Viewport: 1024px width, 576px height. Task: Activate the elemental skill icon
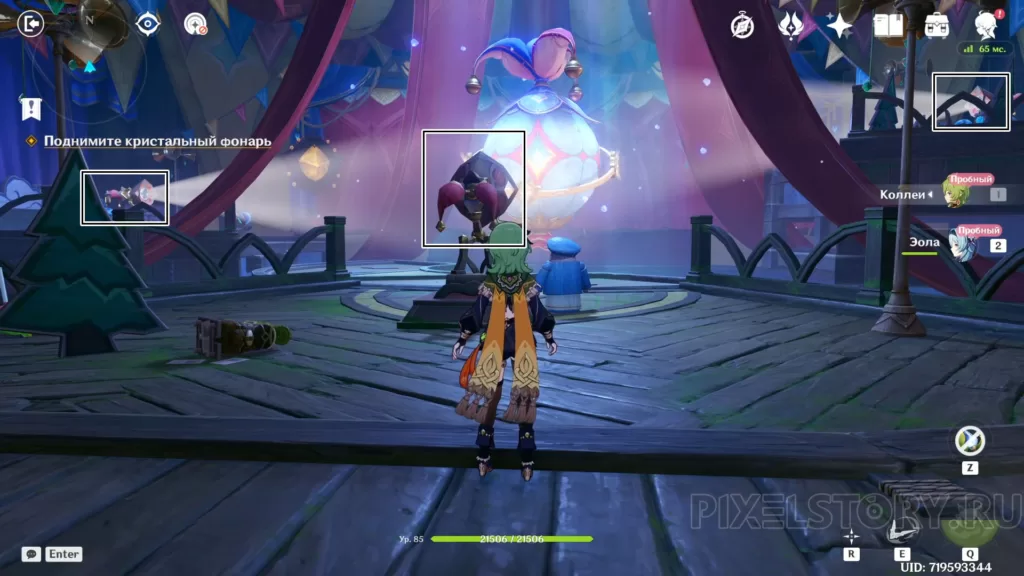(x=901, y=530)
